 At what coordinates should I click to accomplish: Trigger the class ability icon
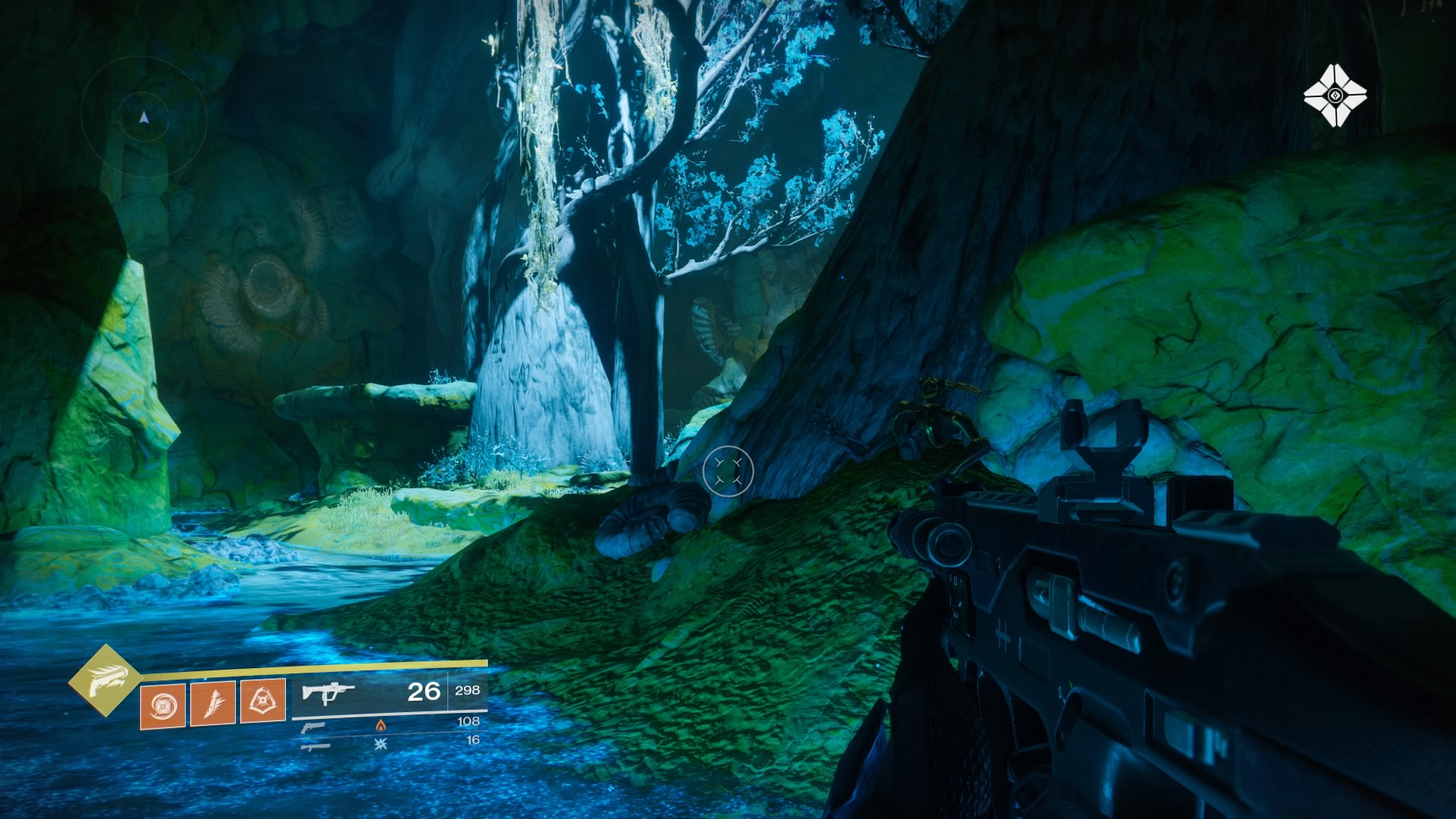(x=263, y=701)
